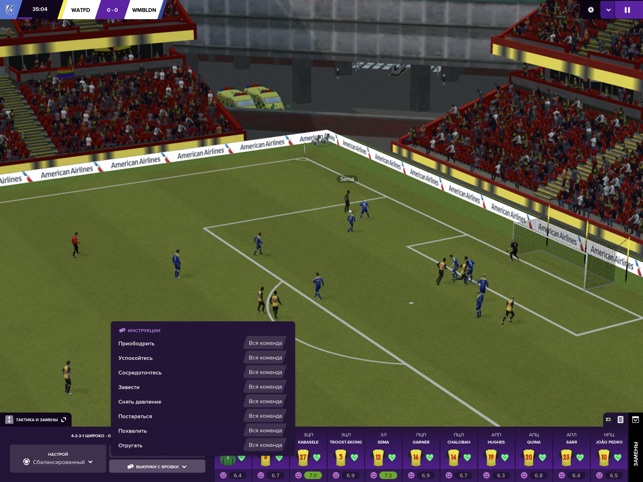Select Hughes' number 19 card

tap(496, 456)
